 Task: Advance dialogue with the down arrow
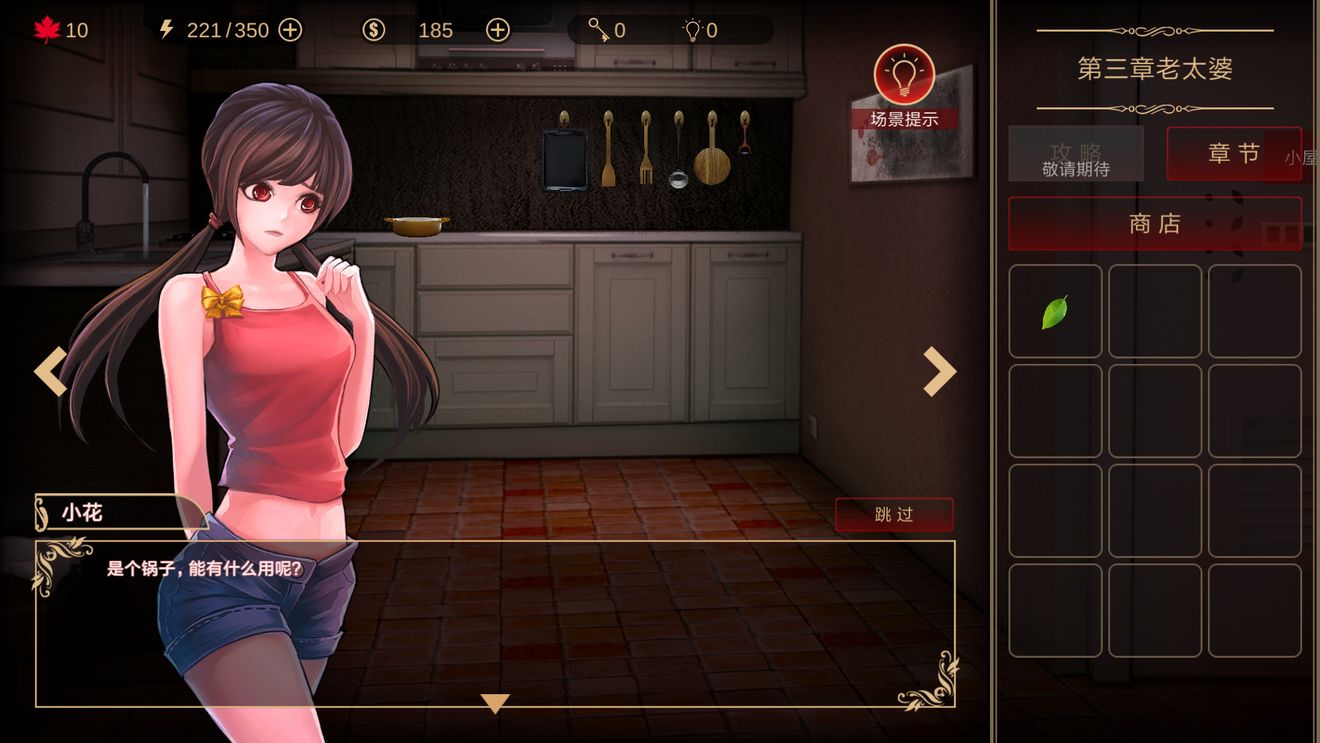pos(495,703)
